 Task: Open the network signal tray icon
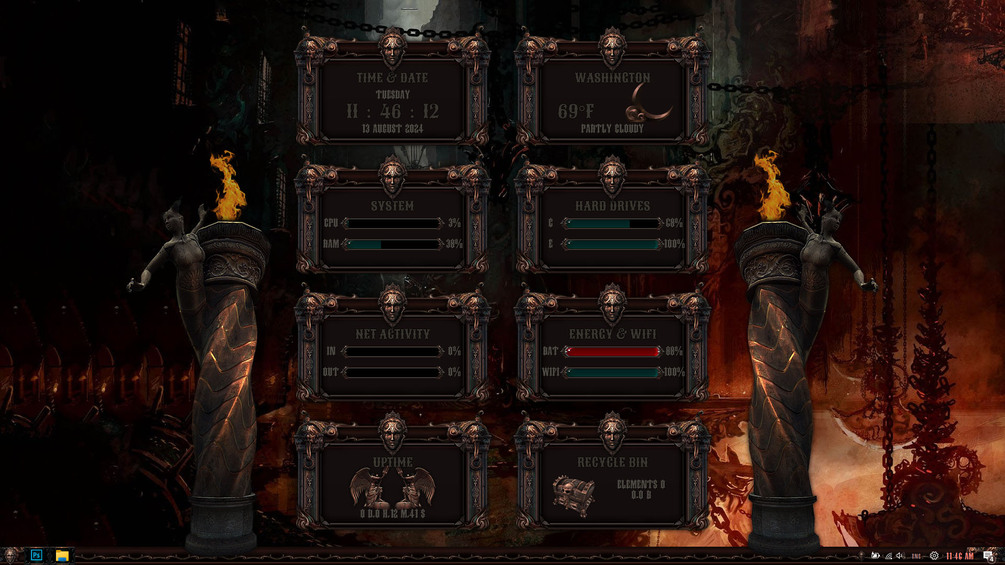[x=888, y=556]
